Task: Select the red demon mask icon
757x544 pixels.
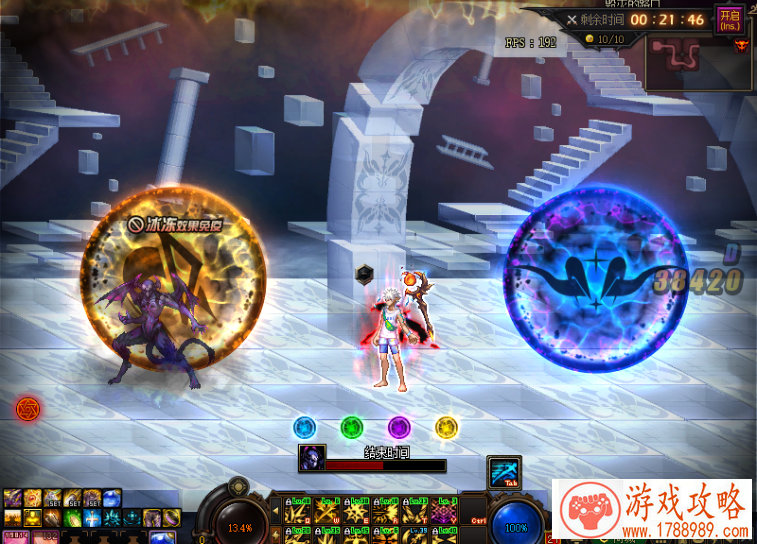Action: point(741,44)
